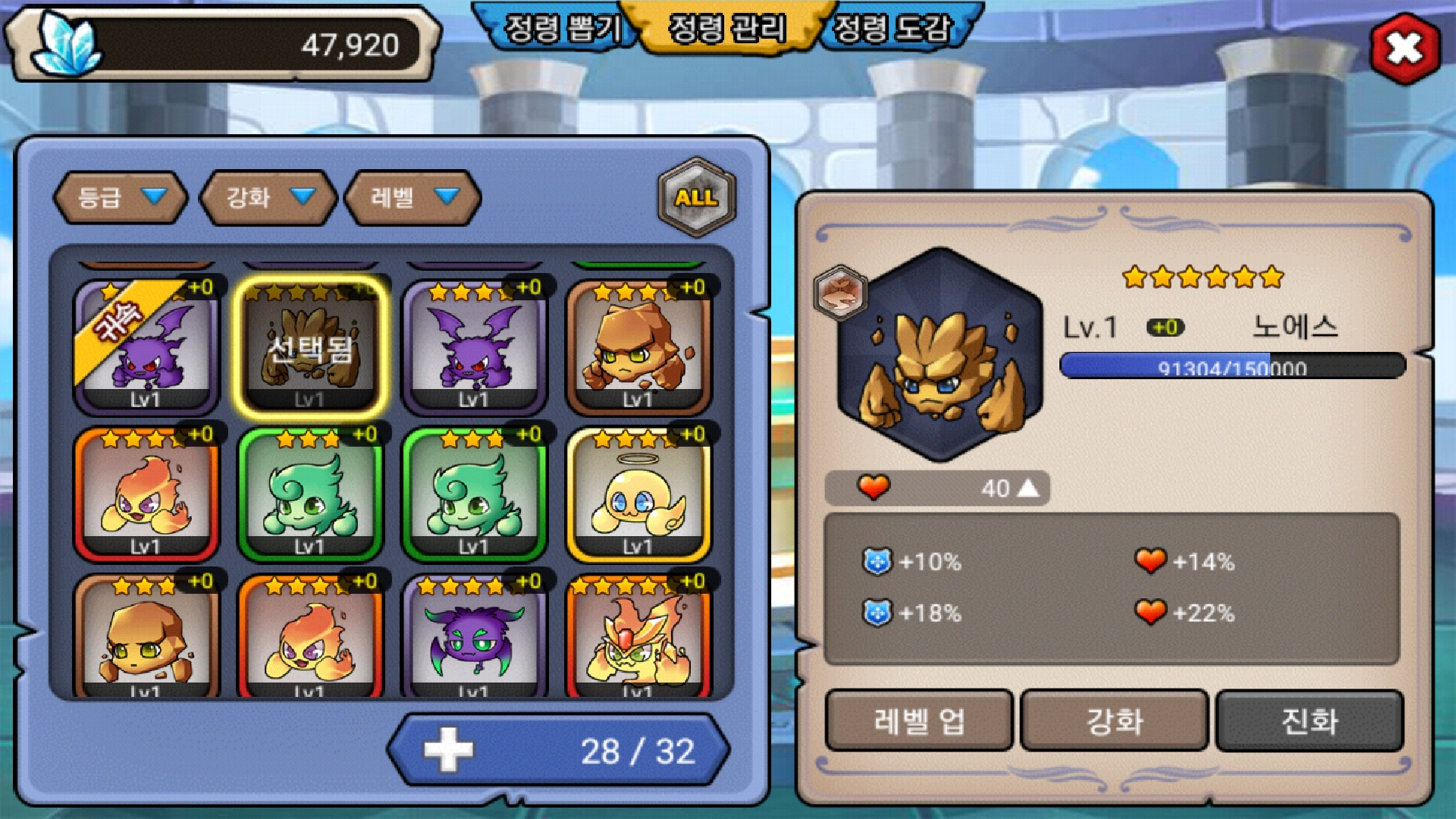Open the 정령 관리 tab
Image resolution: width=1456 pixels, height=819 pixels.
point(727,29)
